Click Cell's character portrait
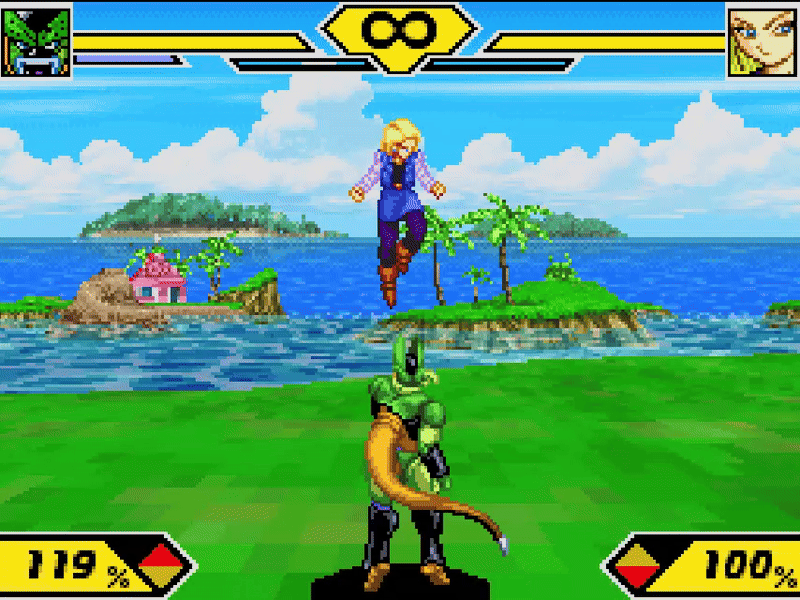The height and width of the screenshot is (600, 800). pyautogui.click(x=37, y=42)
